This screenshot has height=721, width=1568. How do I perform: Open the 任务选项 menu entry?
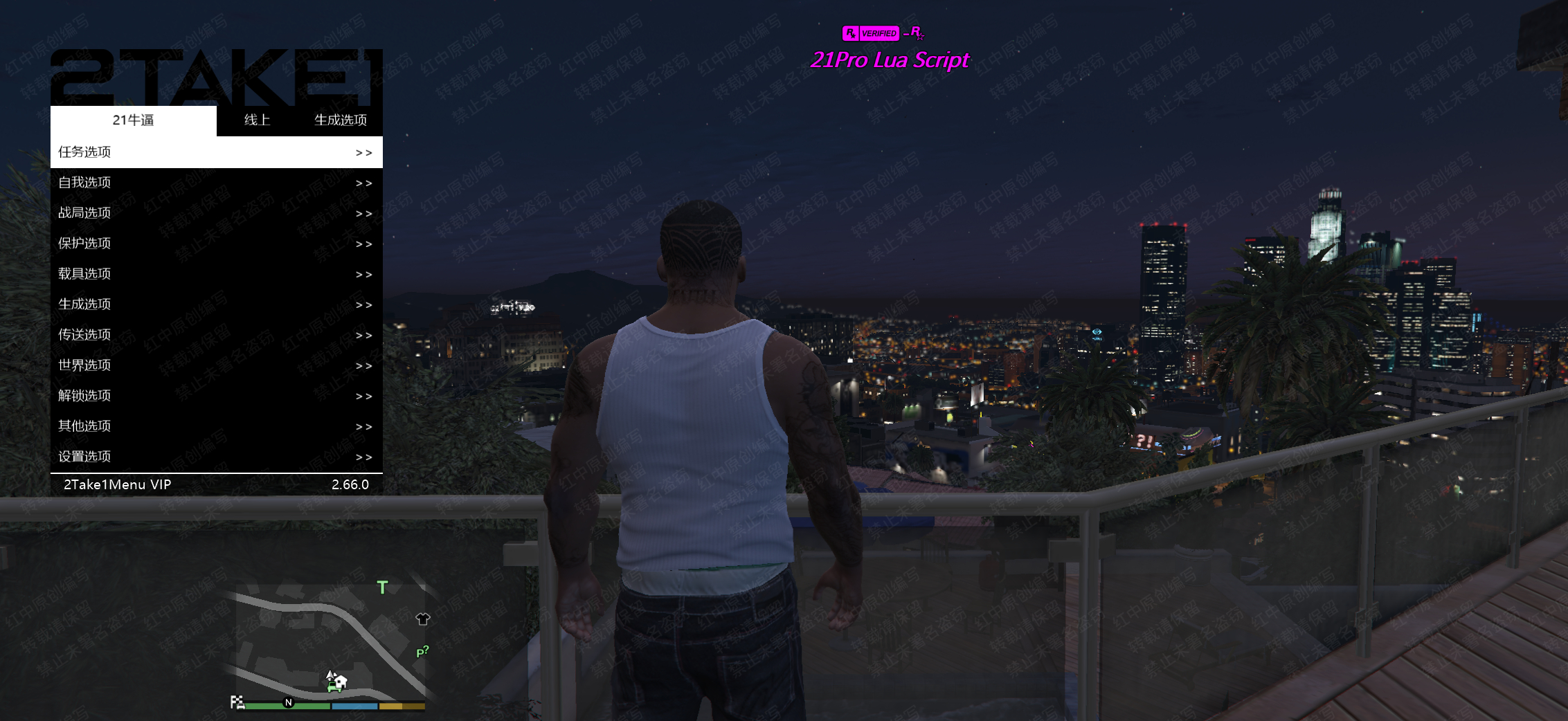click(x=216, y=152)
